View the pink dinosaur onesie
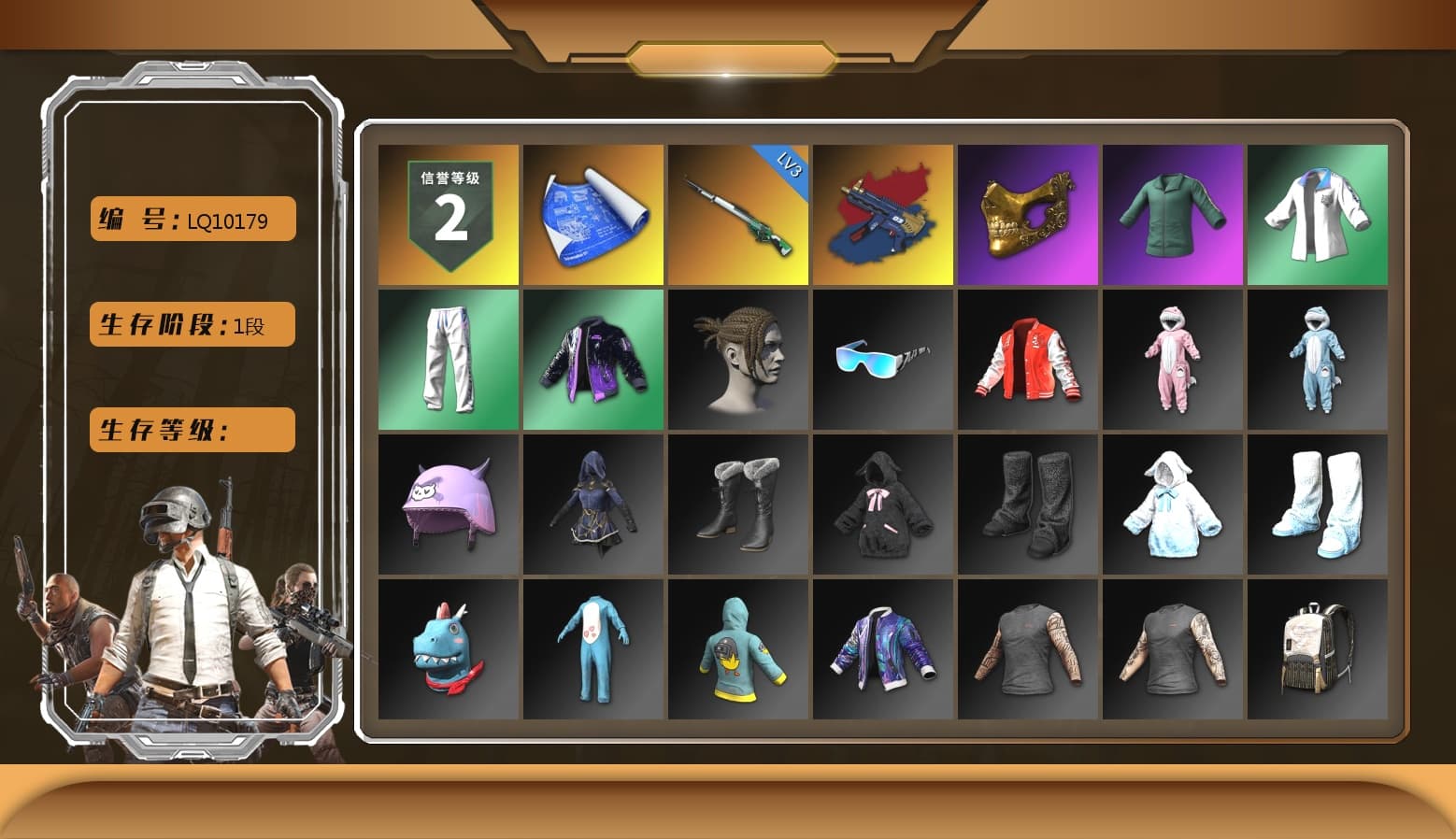Viewport: 1456px width, 839px height. pyautogui.click(x=1173, y=359)
